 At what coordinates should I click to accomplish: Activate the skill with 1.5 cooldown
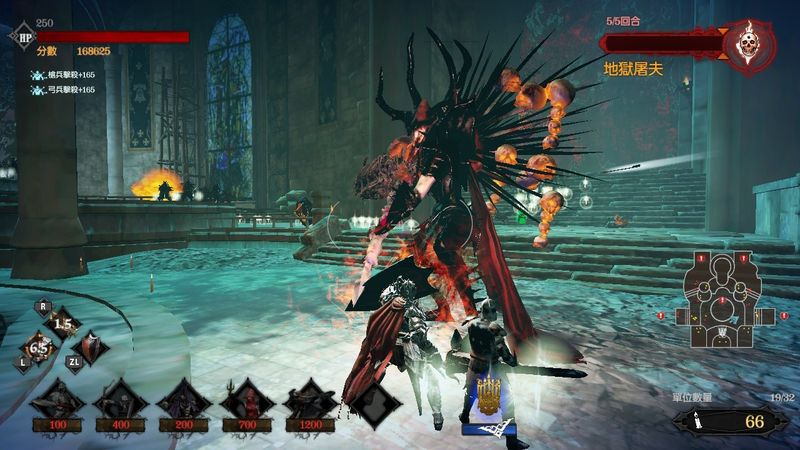tap(64, 325)
